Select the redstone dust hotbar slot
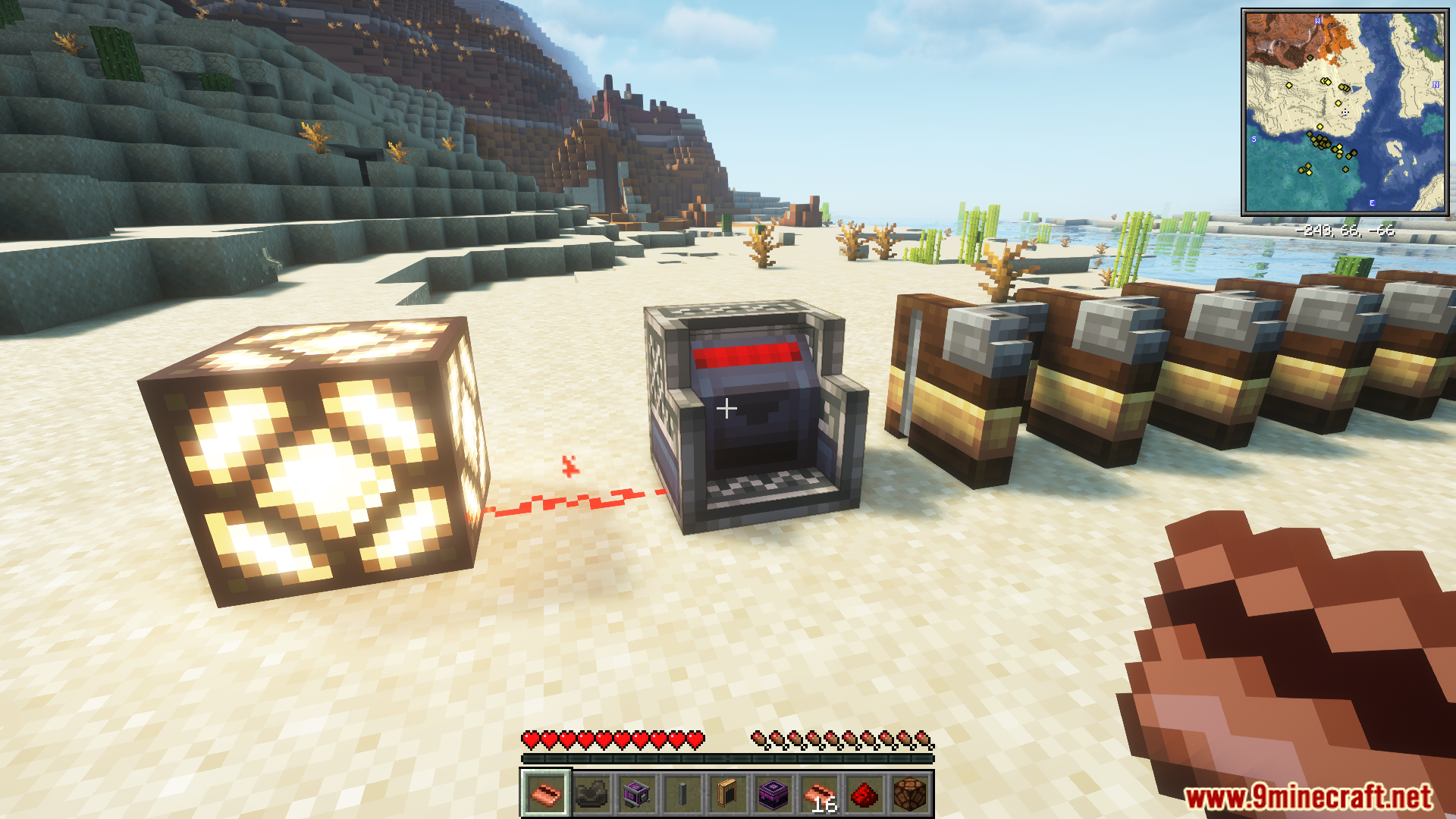This screenshot has width=1456, height=819. [864, 794]
